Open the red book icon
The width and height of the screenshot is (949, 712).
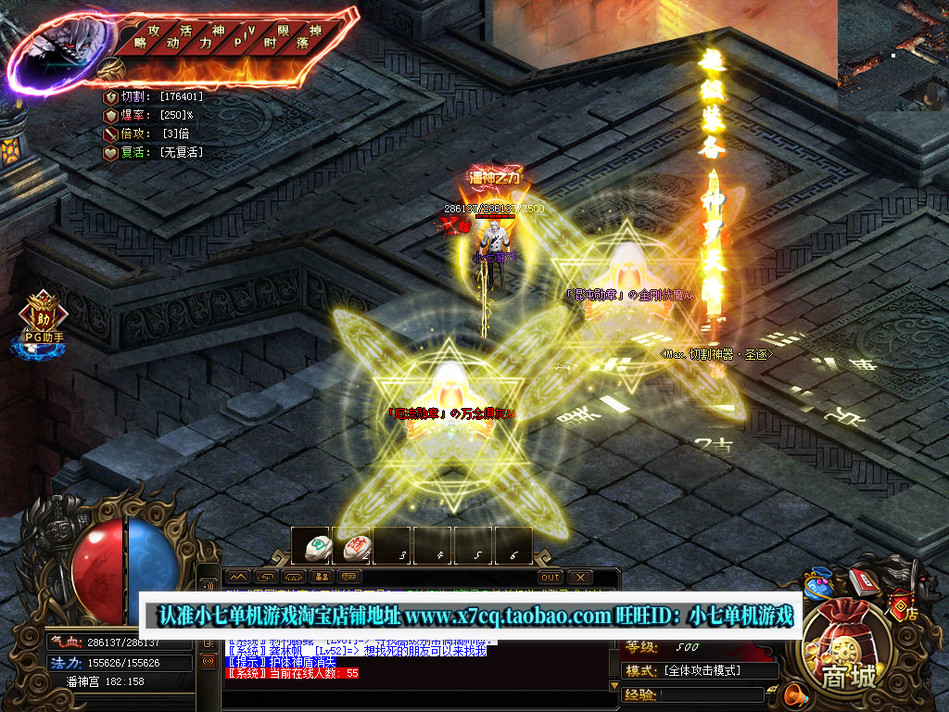(x=862, y=580)
